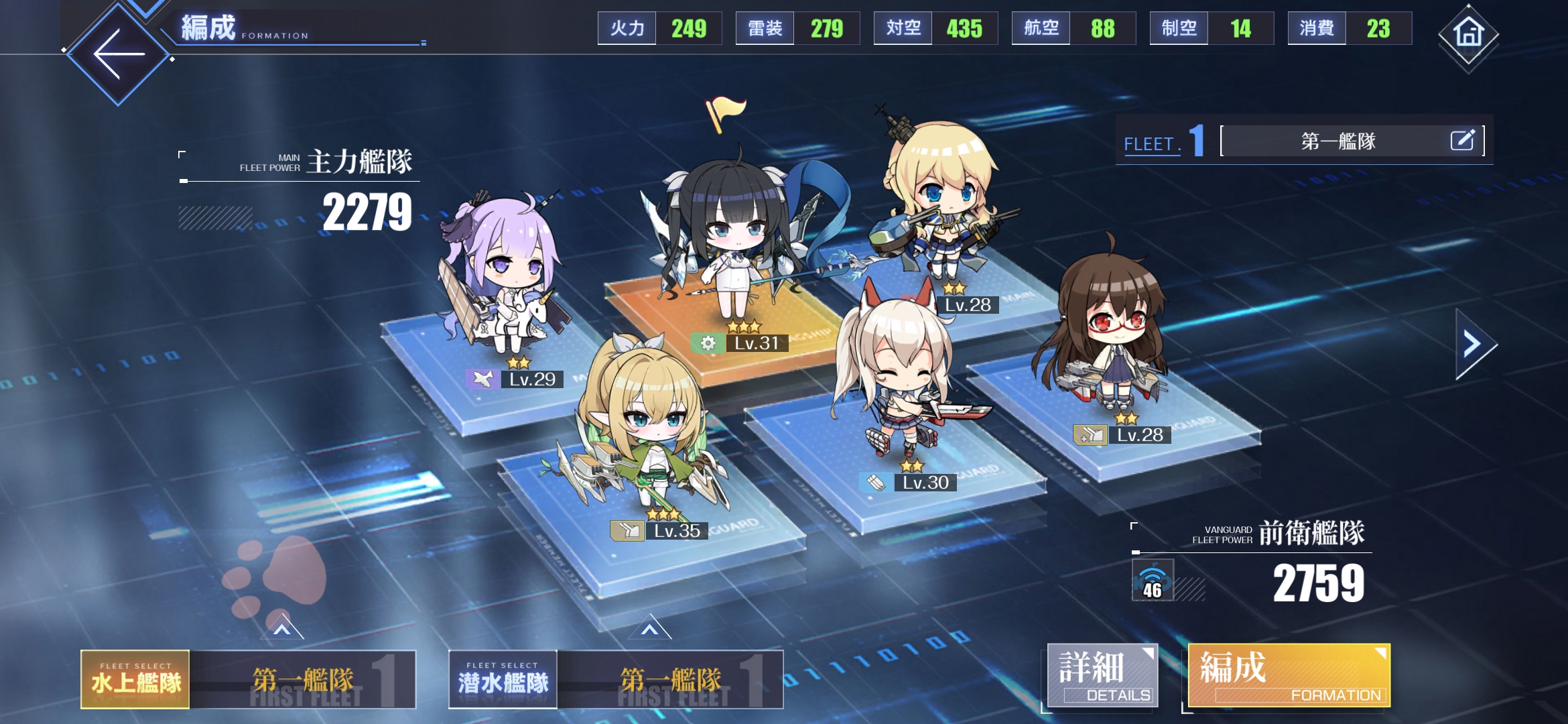The width and height of the screenshot is (1568, 724).
Task: Switch to the next fleet arrow
Action: [1474, 344]
